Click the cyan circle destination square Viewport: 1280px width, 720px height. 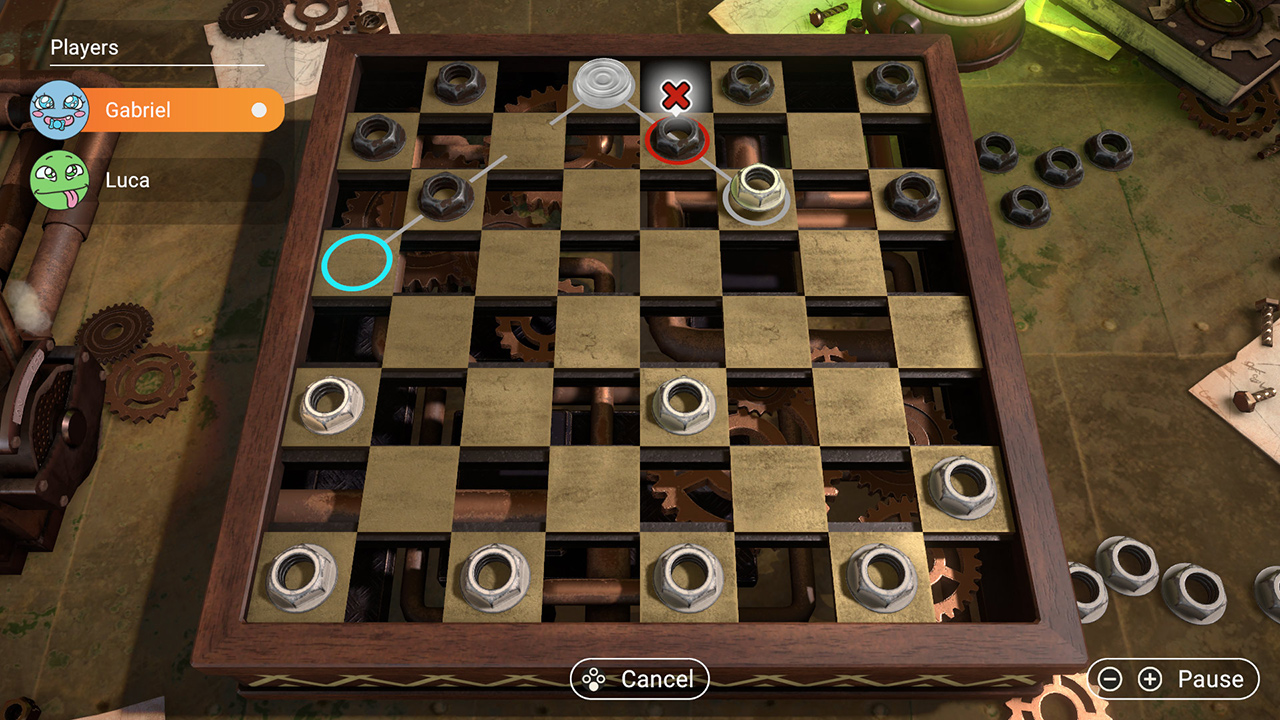(356, 260)
